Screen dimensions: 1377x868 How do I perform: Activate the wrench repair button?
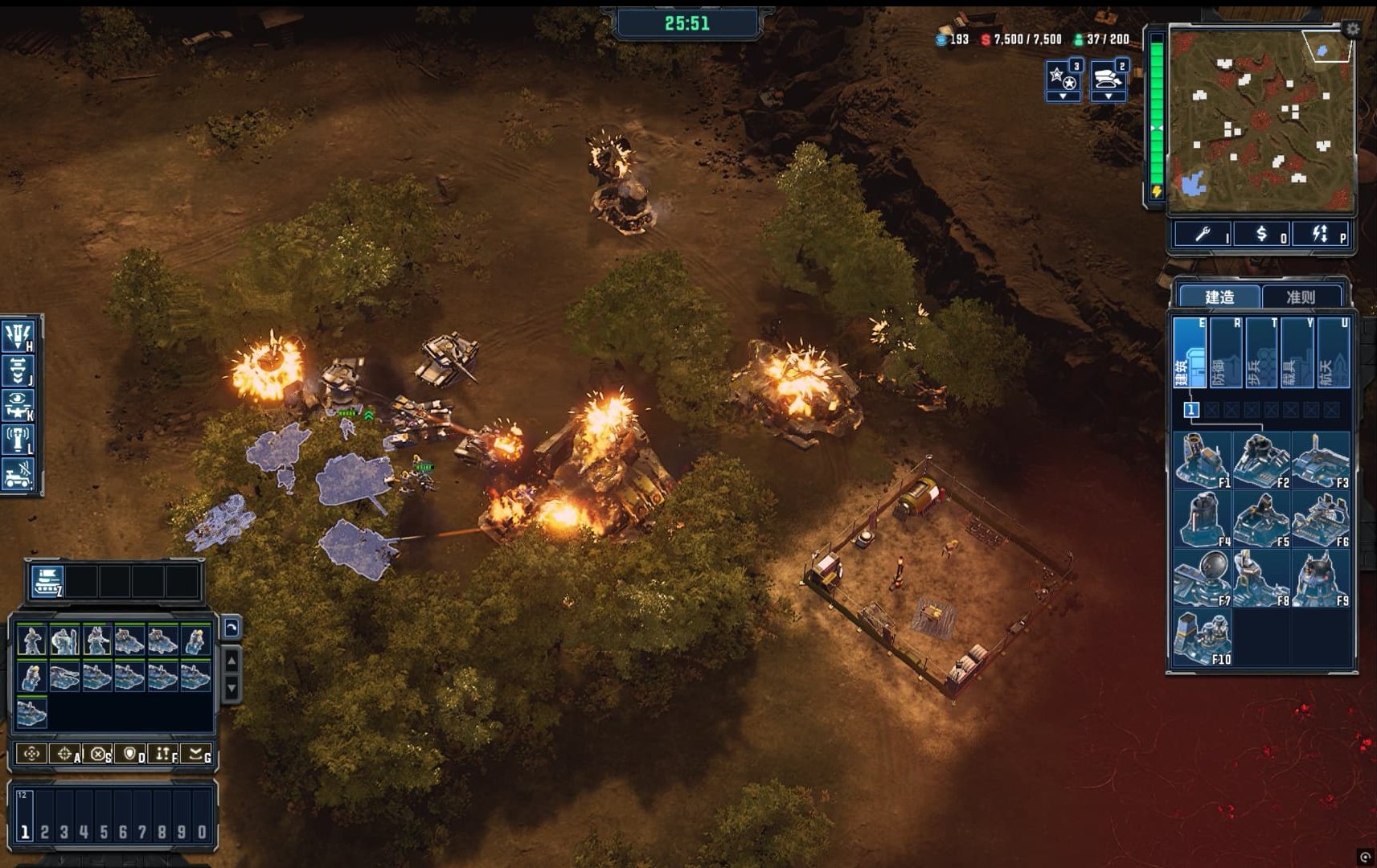pyautogui.click(x=1203, y=234)
